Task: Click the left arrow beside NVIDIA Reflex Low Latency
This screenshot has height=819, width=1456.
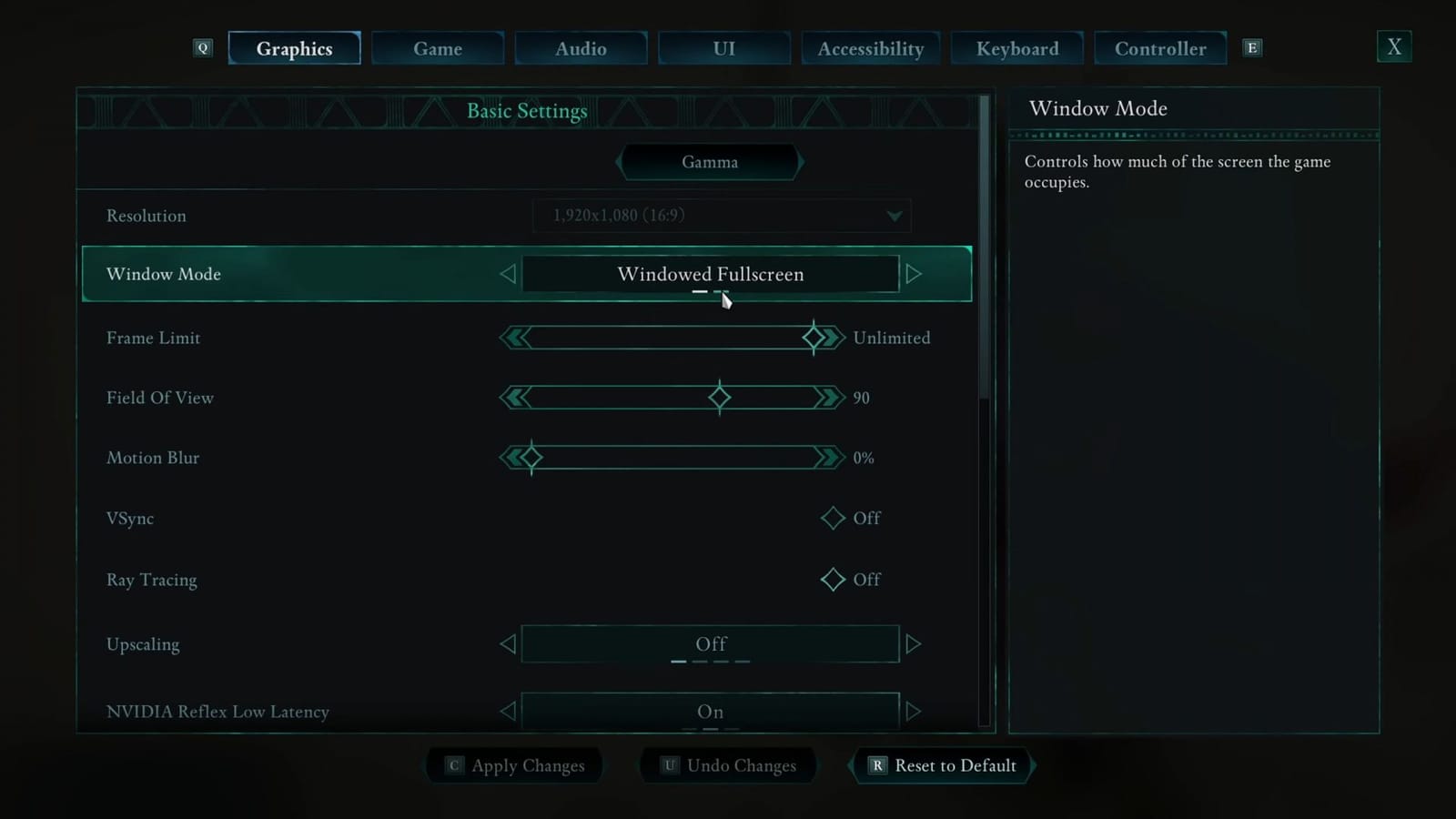Action: tap(508, 712)
